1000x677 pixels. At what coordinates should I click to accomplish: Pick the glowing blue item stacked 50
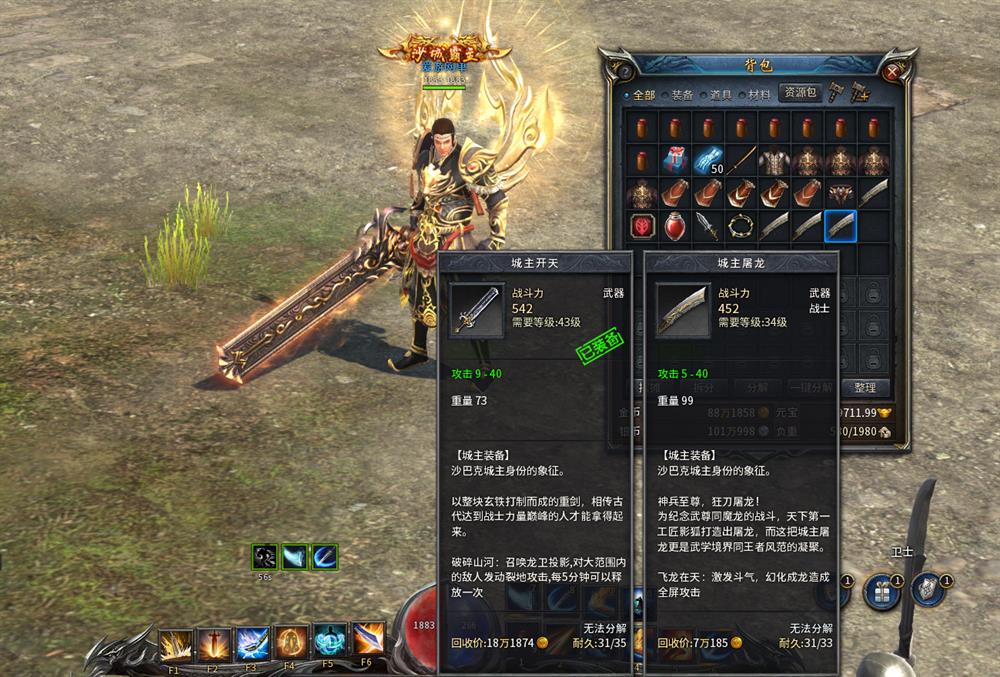708,160
